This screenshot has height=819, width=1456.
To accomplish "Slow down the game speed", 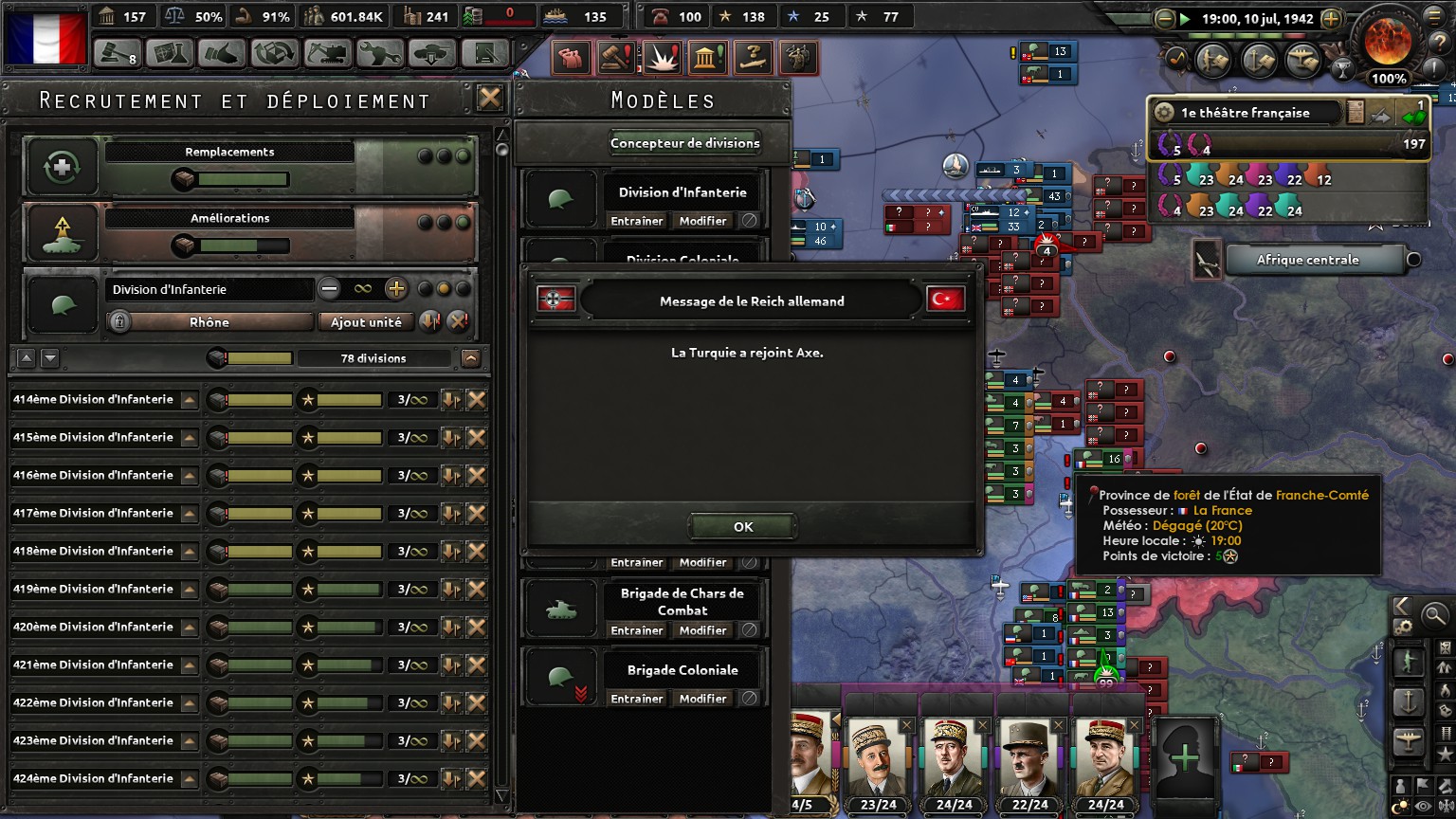I will tap(1165, 18).
